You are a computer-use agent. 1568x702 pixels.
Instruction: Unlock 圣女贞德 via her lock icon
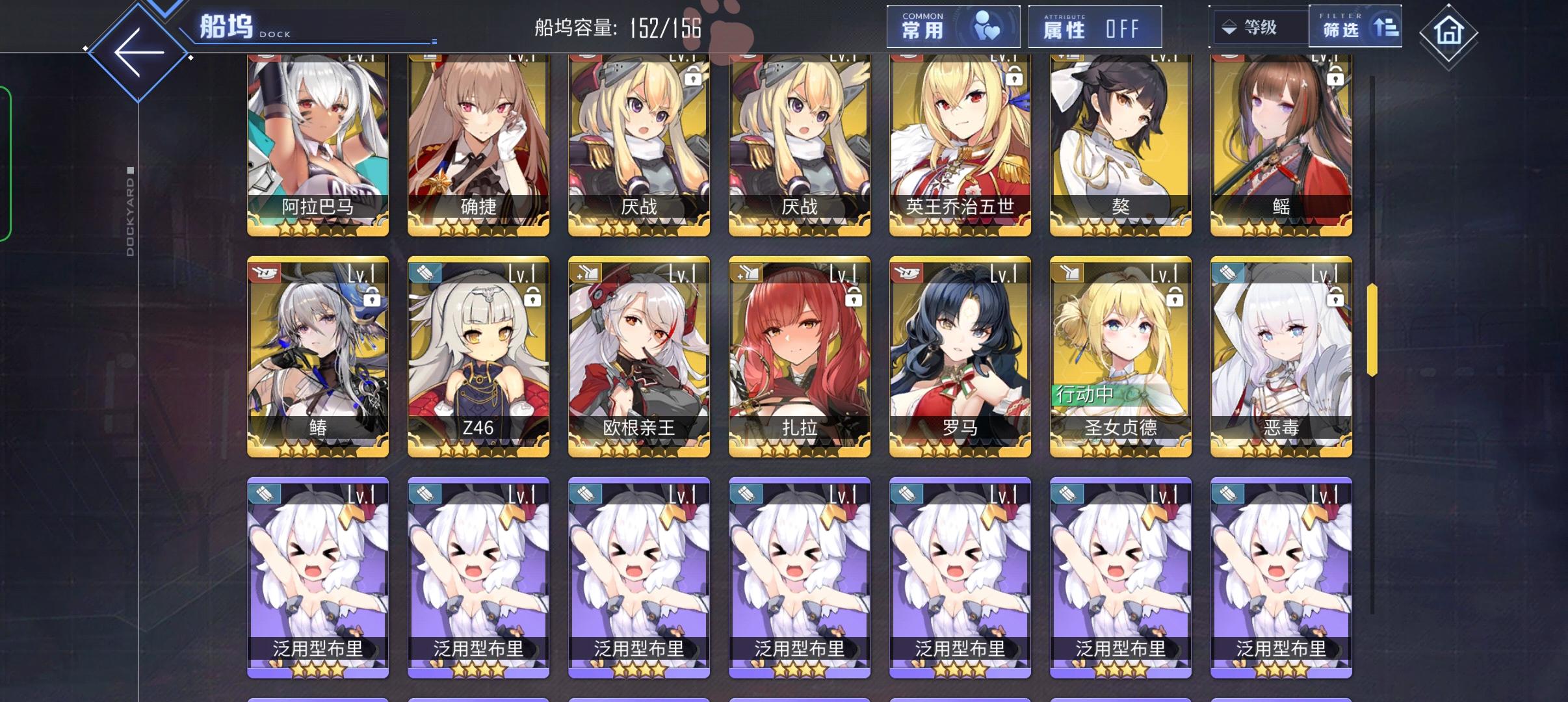coord(1175,297)
